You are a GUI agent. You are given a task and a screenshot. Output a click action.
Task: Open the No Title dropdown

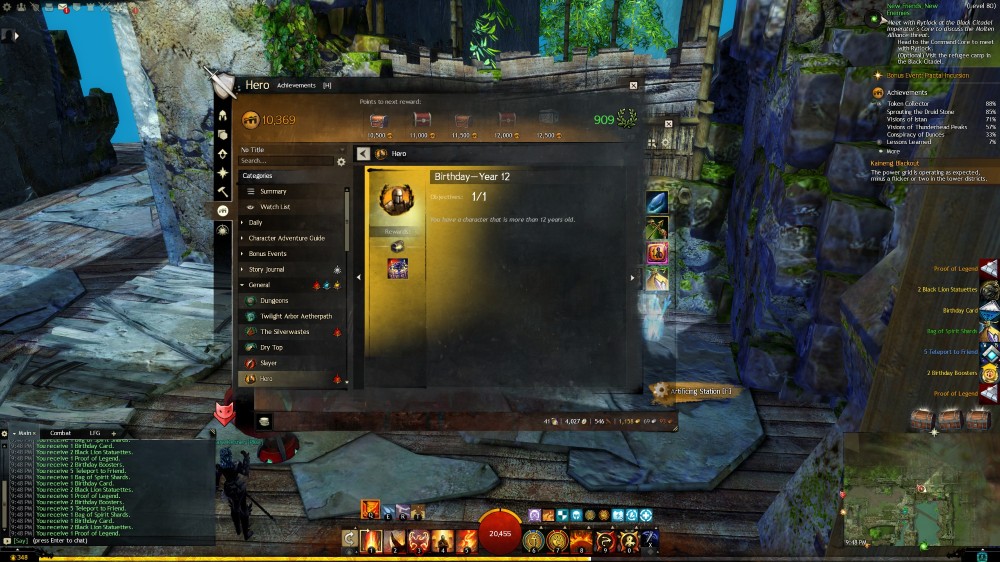point(290,149)
